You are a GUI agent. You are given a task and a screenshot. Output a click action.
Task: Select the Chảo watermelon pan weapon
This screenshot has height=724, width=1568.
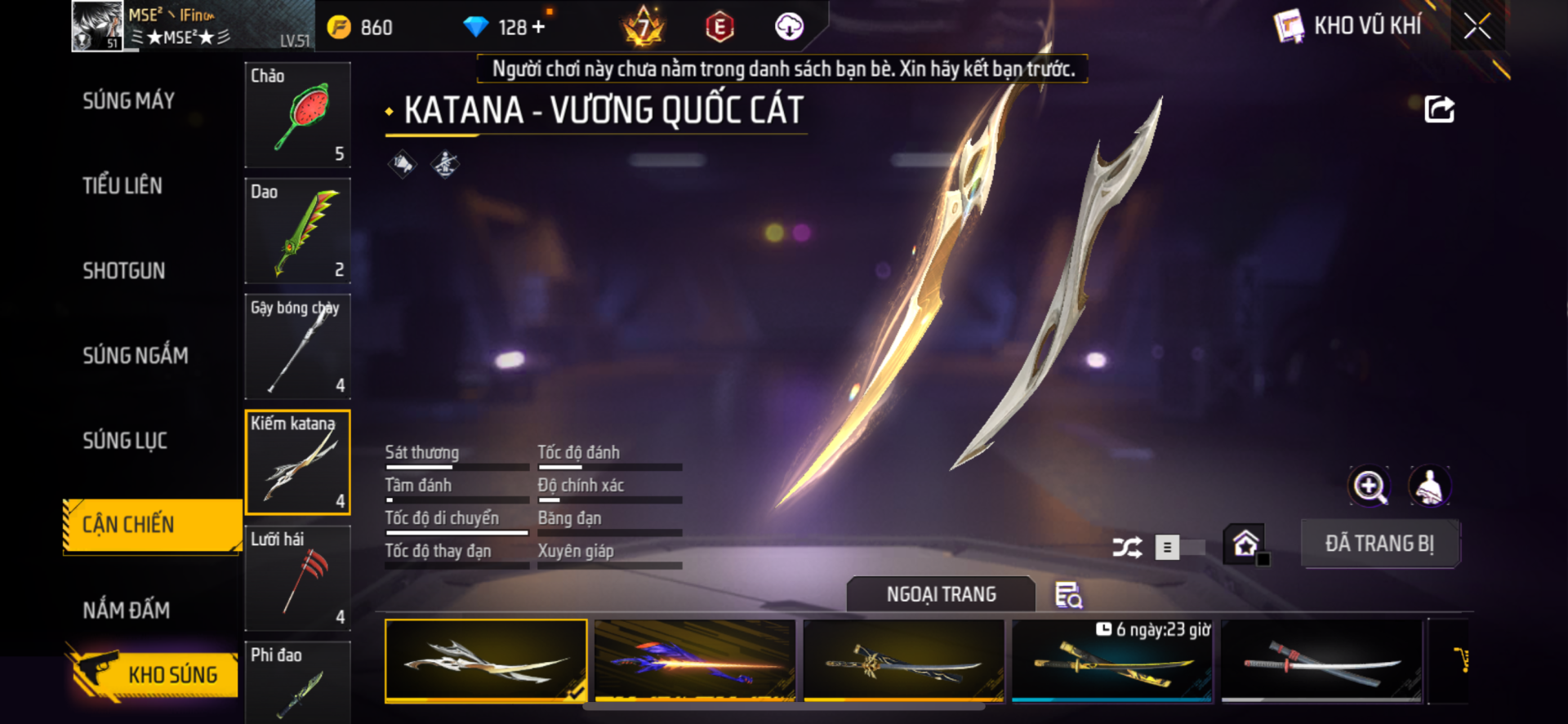point(298,115)
